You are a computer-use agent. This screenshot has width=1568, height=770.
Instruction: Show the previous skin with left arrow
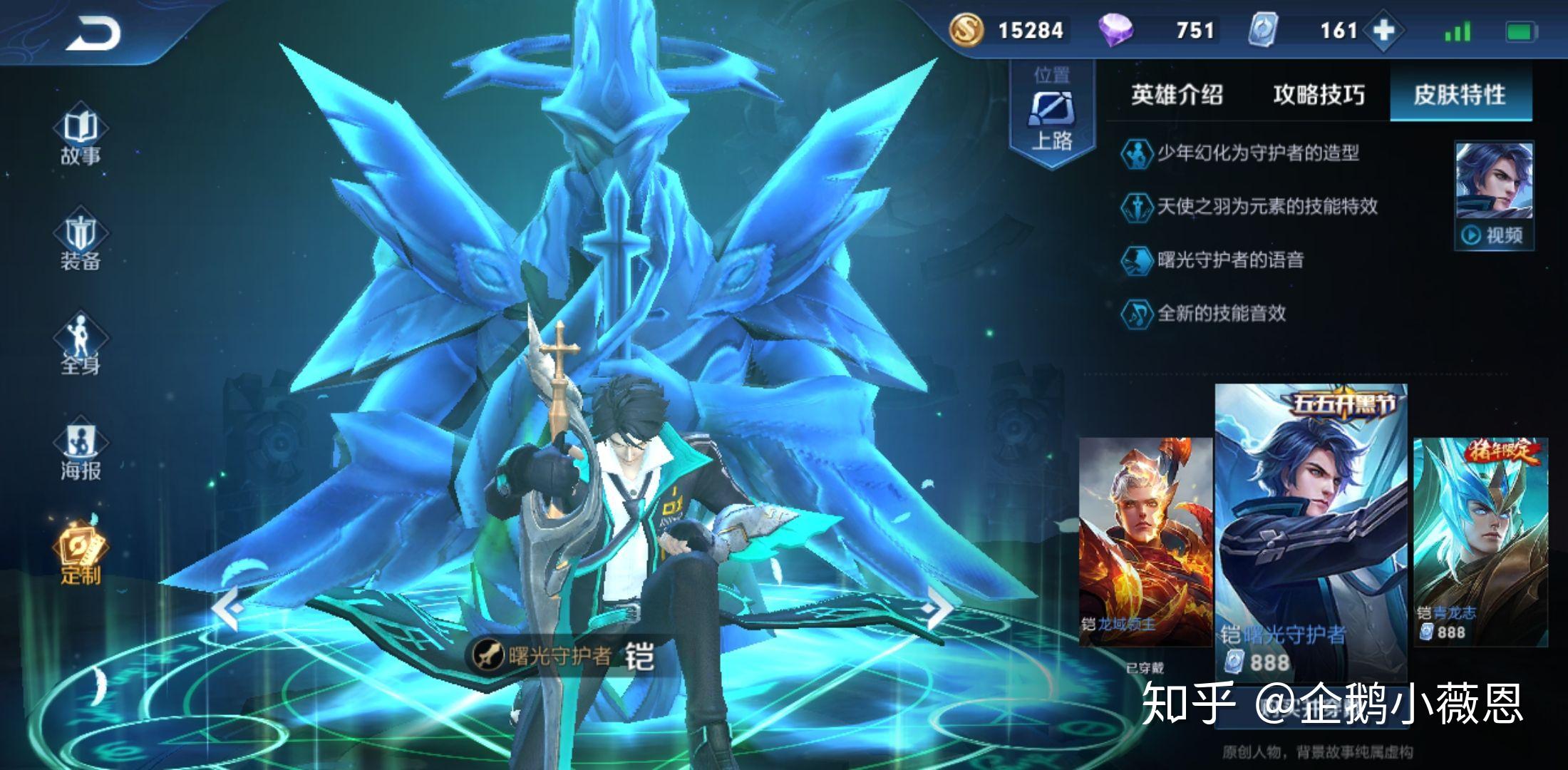[229, 608]
